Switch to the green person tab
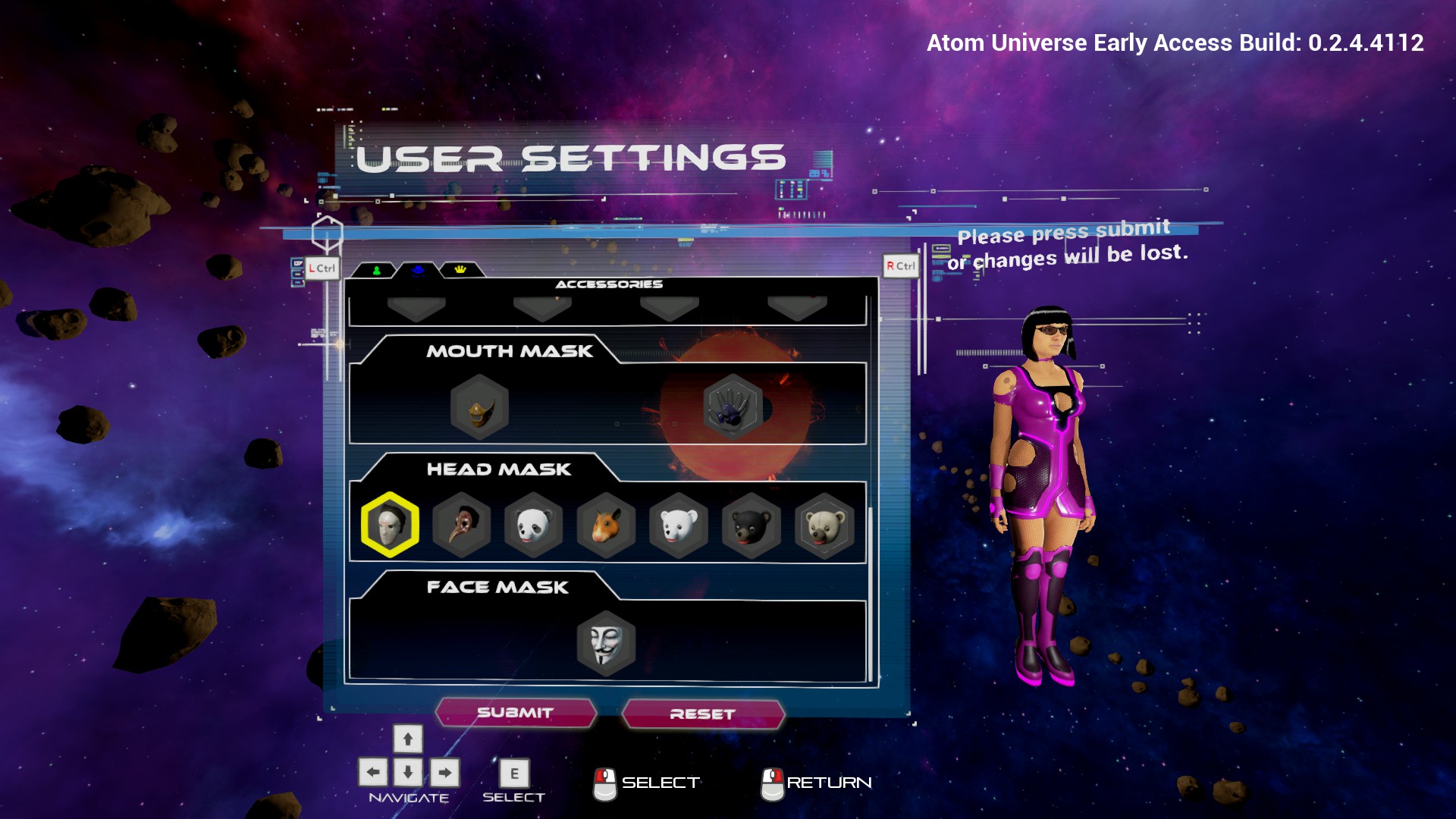The image size is (1456, 819). [376, 270]
